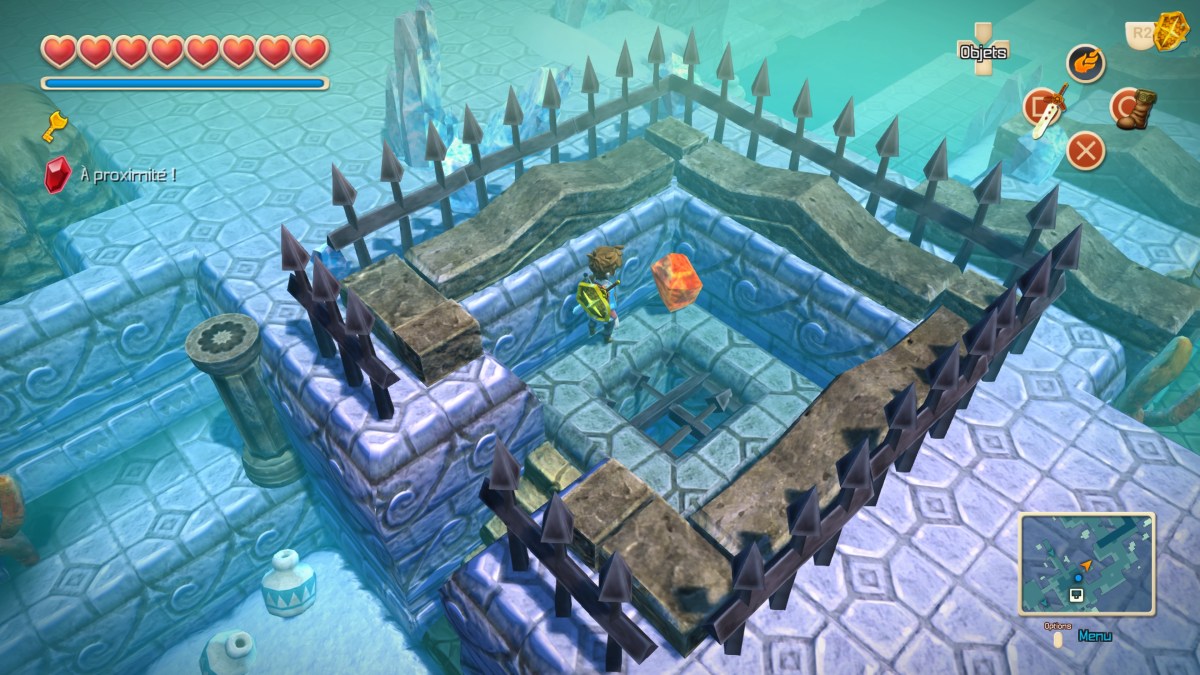1200x675 pixels.
Task: Open the dungeon minimap
Action: 1086,562
